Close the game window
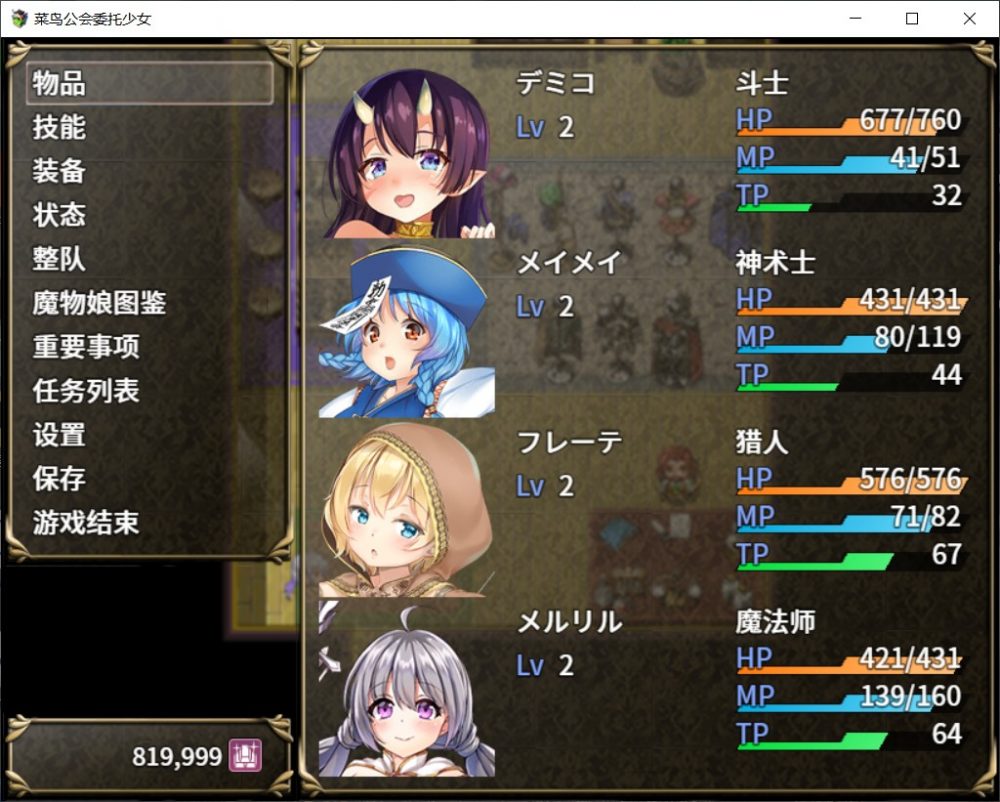Image resolution: width=1000 pixels, height=802 pixels. point(969,19)
